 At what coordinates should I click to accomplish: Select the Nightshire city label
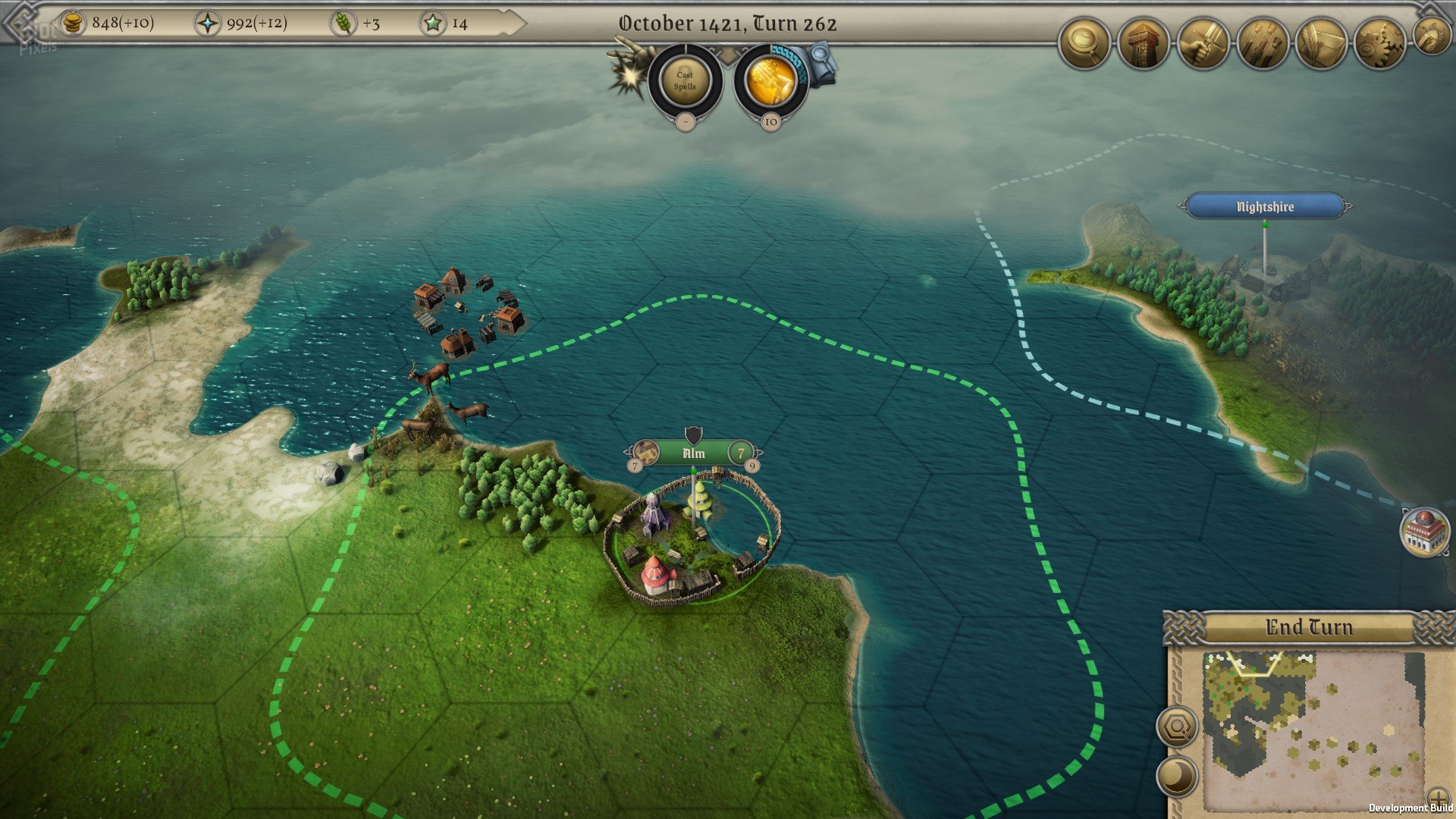click(1265, 206)
